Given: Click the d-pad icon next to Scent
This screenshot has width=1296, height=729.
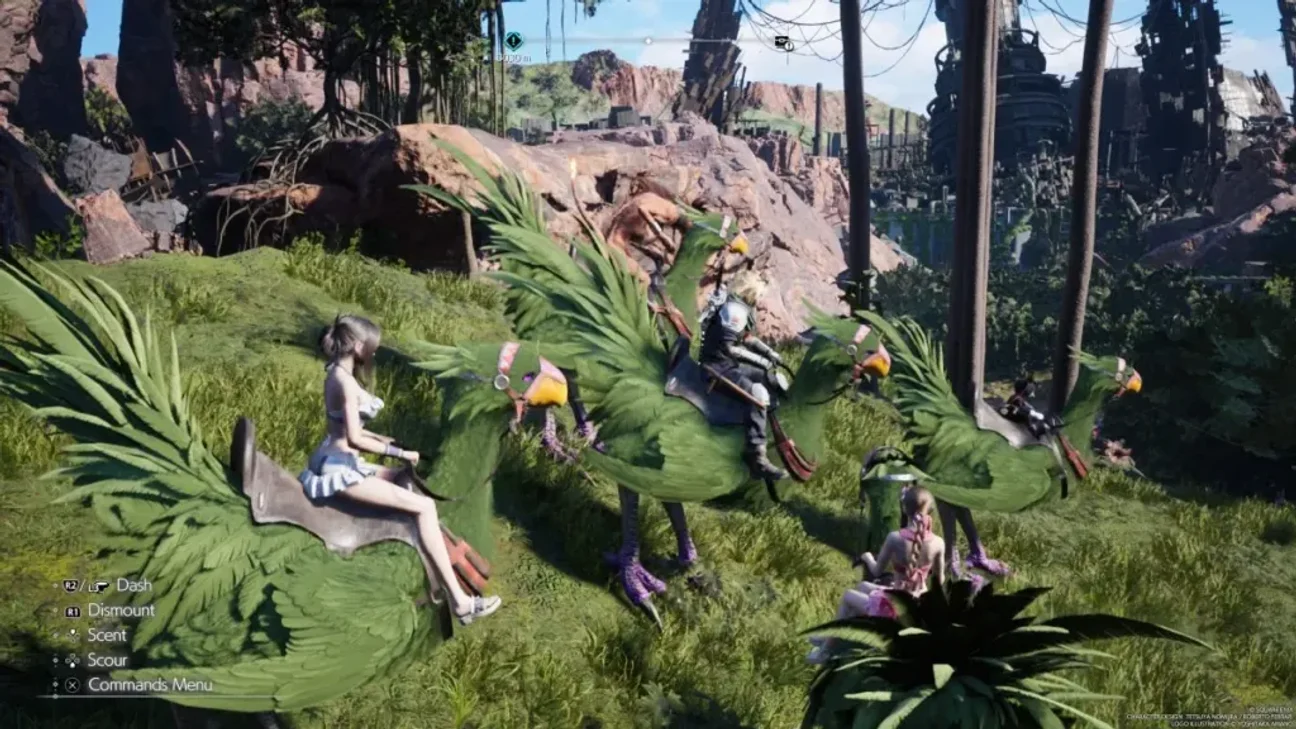Looking at the screenshot, I should pos(73,635).
